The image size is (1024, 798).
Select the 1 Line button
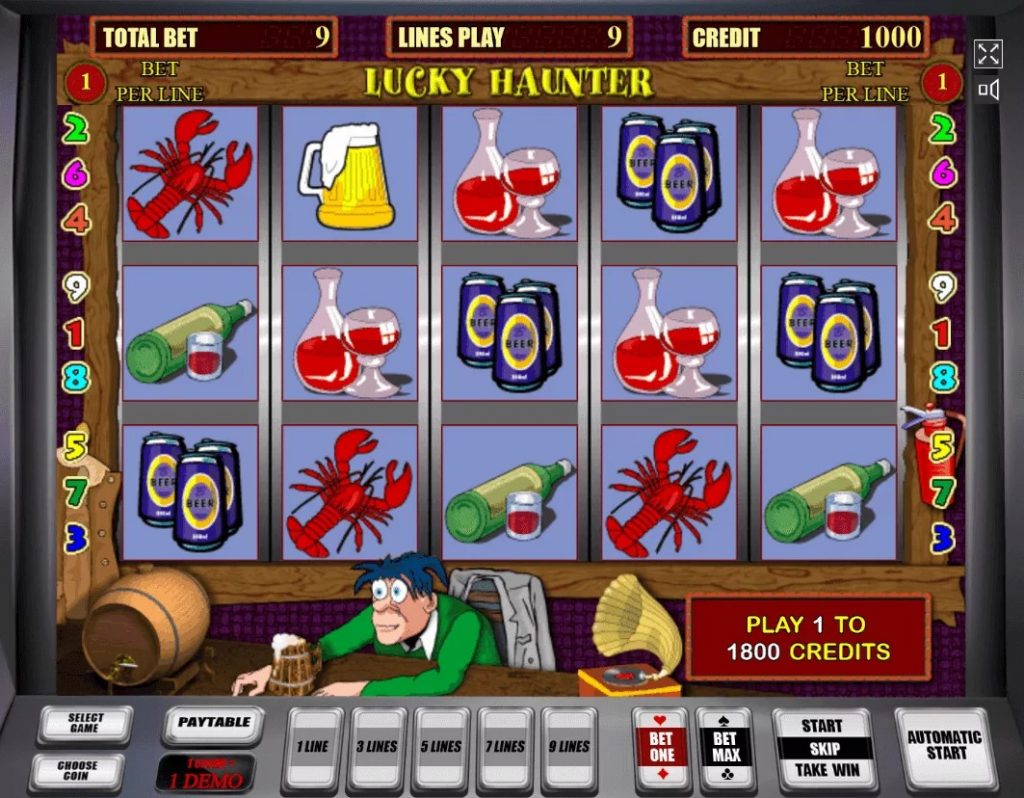click(x=312, y=748)
